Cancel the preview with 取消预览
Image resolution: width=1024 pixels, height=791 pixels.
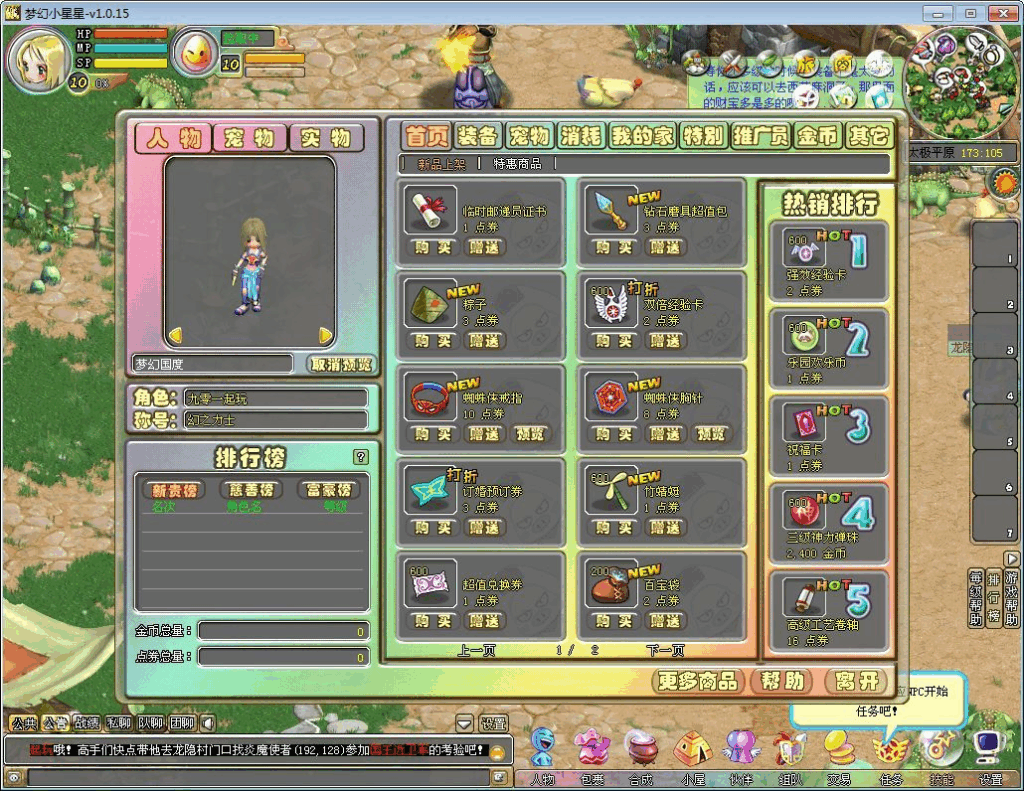[341, 364]
